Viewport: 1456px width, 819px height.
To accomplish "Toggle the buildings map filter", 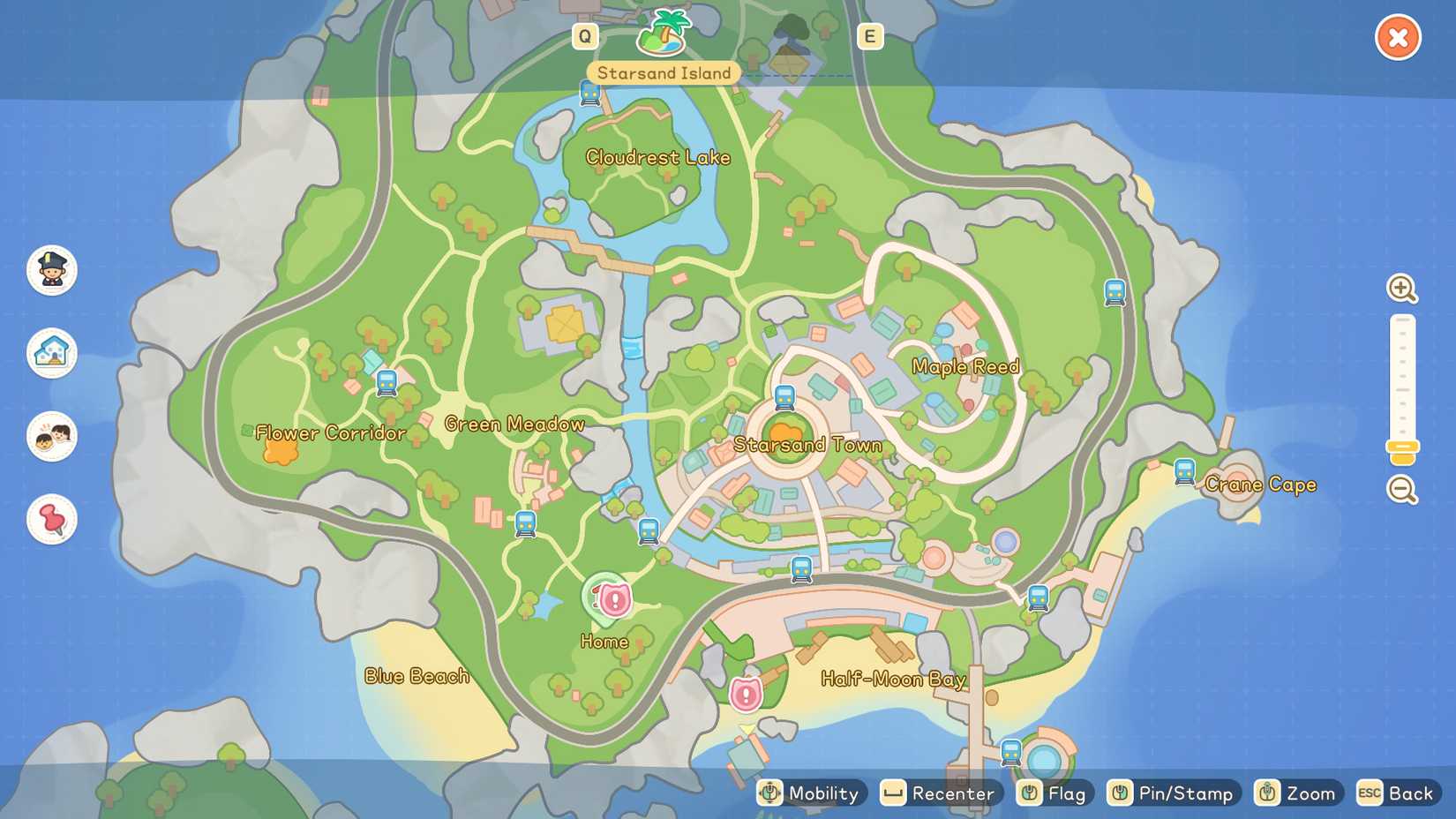I will (x=50, y=353).
